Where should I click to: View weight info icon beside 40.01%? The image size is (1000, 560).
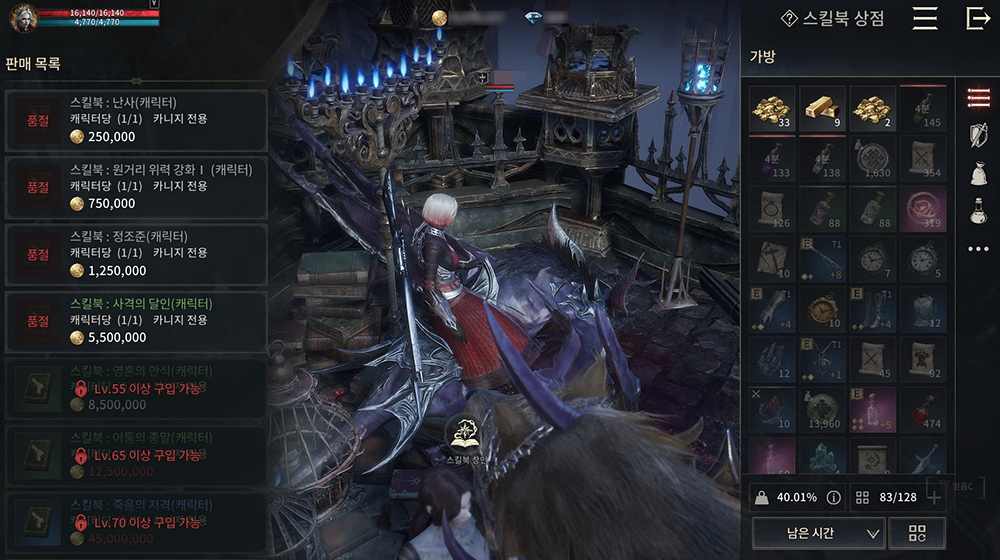(x=833, y=496)
